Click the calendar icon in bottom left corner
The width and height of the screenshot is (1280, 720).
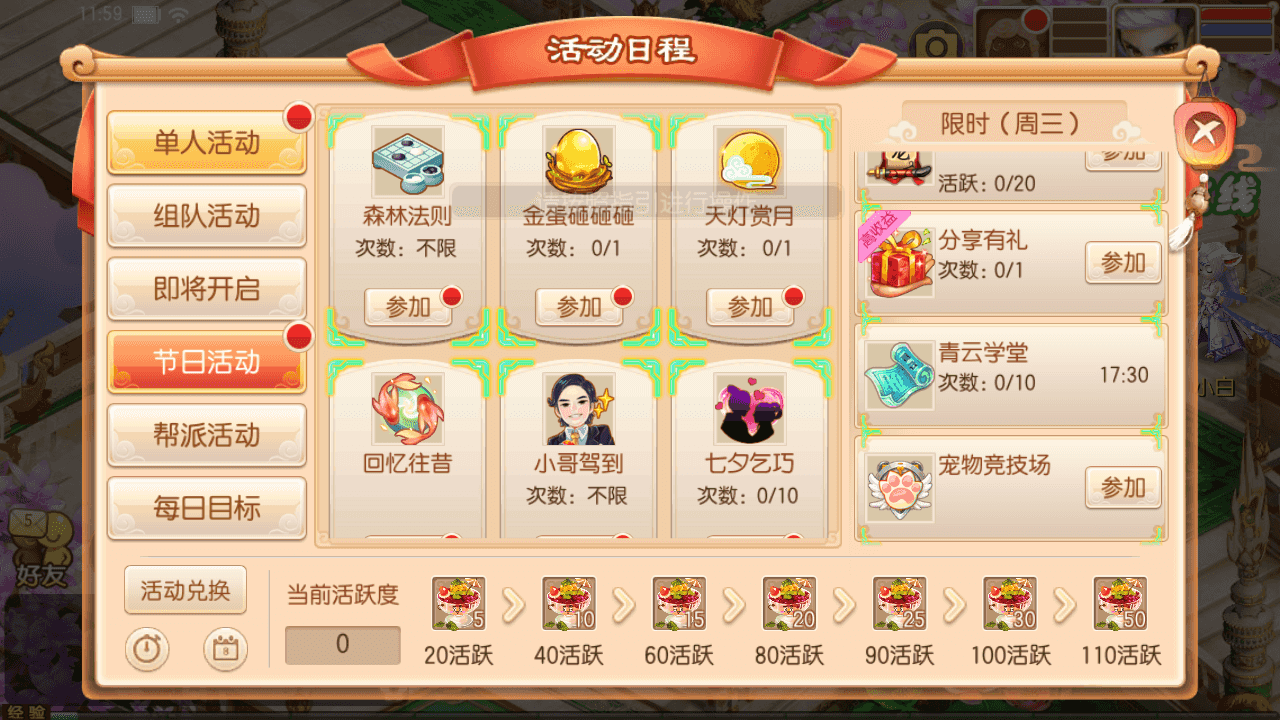click(224, 649)
